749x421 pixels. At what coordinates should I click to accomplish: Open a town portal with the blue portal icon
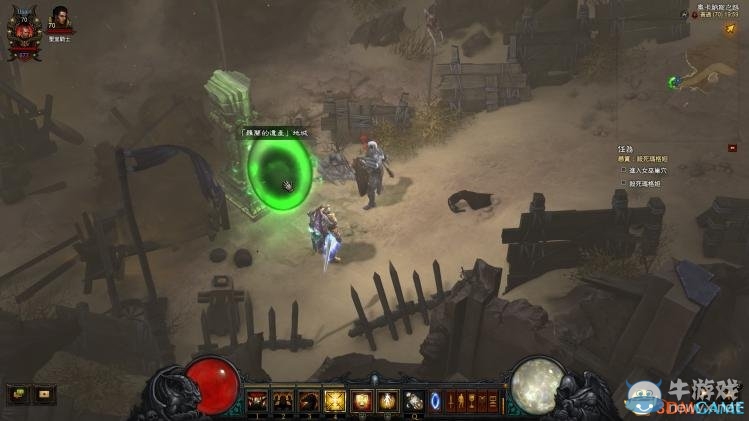[435, 401]
